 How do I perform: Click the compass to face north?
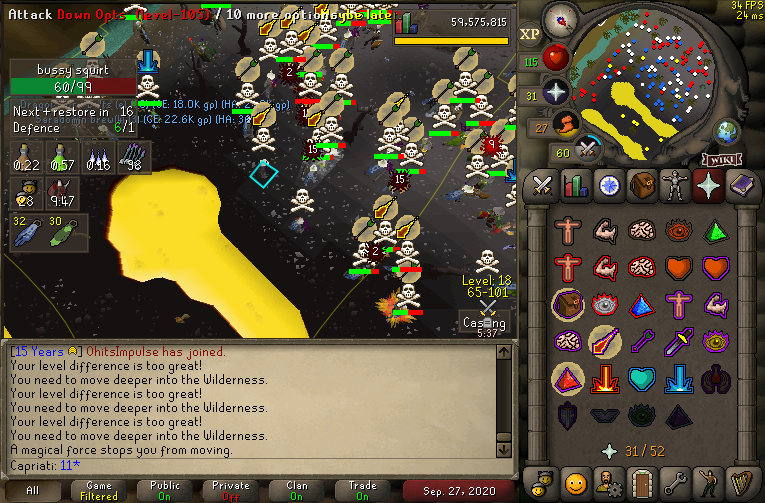point(562,21)
